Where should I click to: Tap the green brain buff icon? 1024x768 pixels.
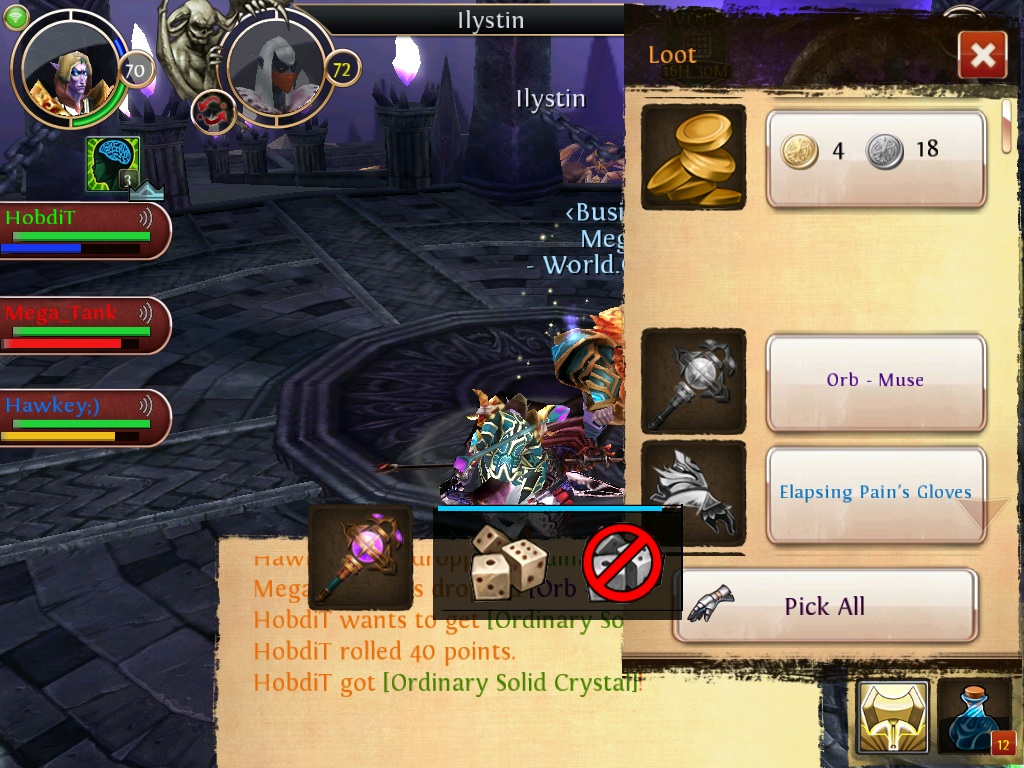click(112, 164)
